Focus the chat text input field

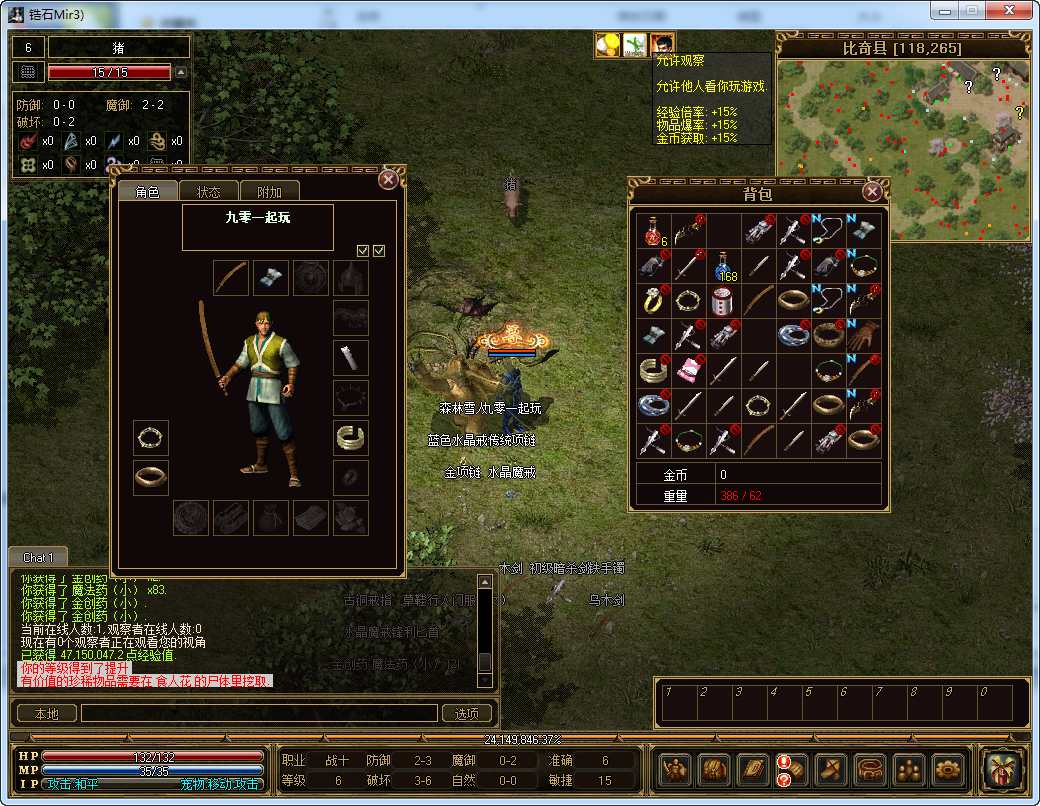[x=259, y=713]
